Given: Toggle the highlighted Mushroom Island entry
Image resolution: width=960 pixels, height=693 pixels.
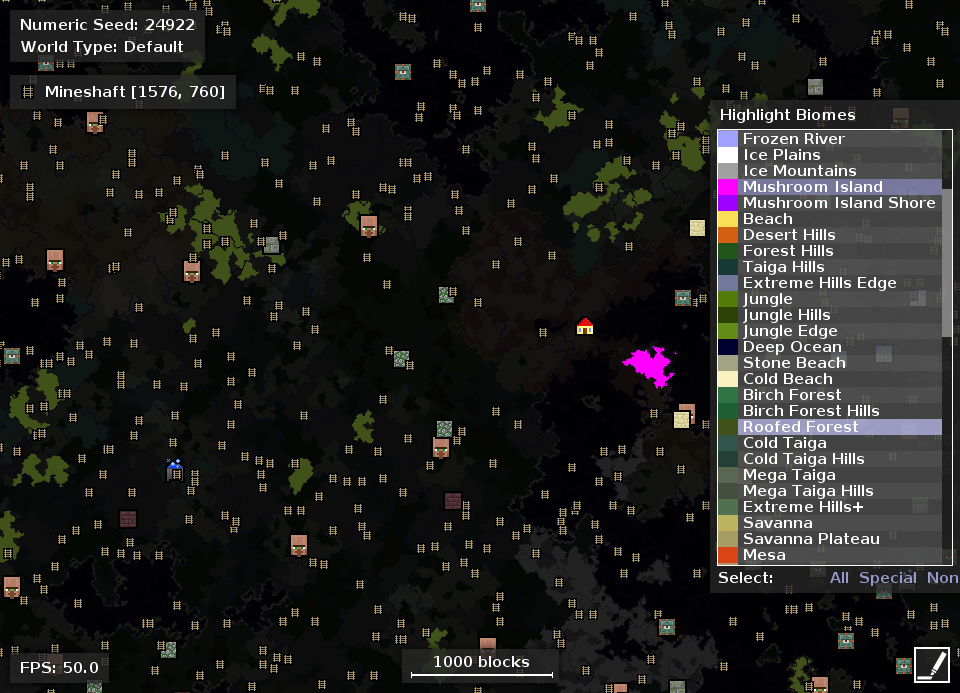Looking at the screenshot, I should (812, 187).
